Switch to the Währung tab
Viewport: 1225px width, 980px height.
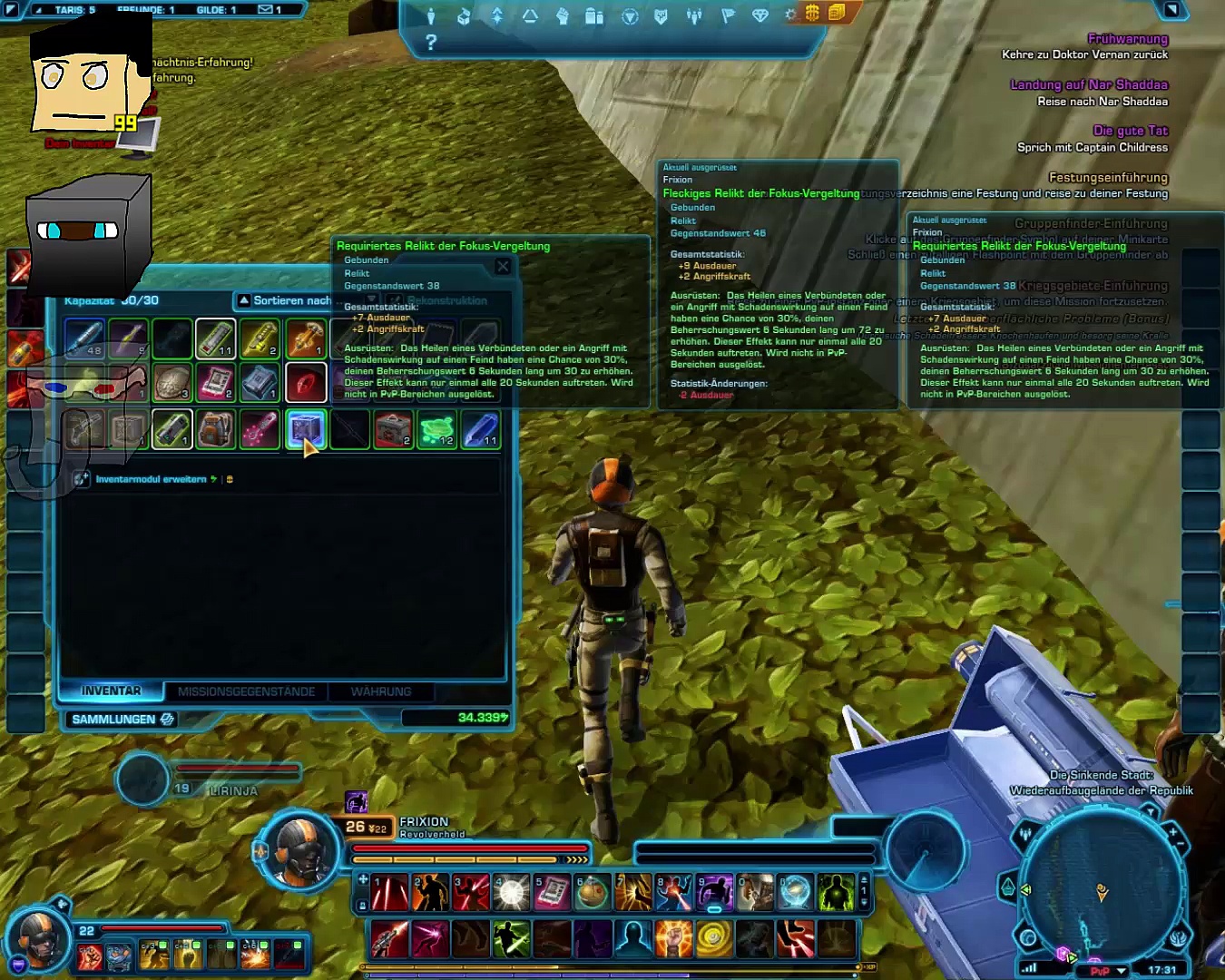[381, 691]
